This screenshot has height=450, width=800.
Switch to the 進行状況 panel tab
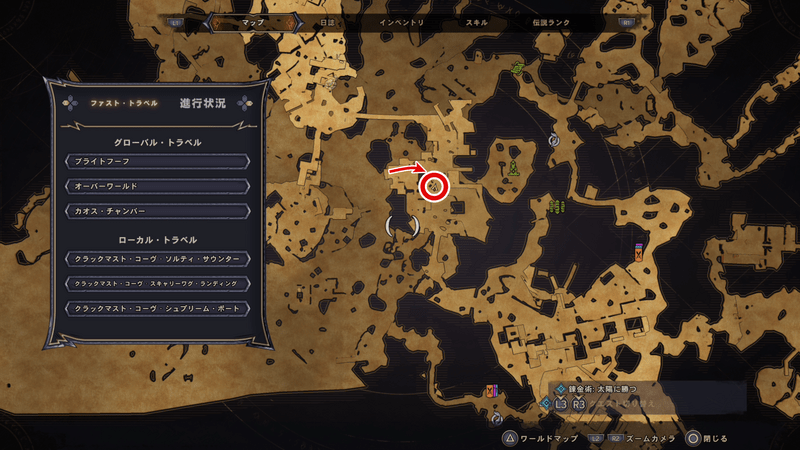[x=203, y=103]
